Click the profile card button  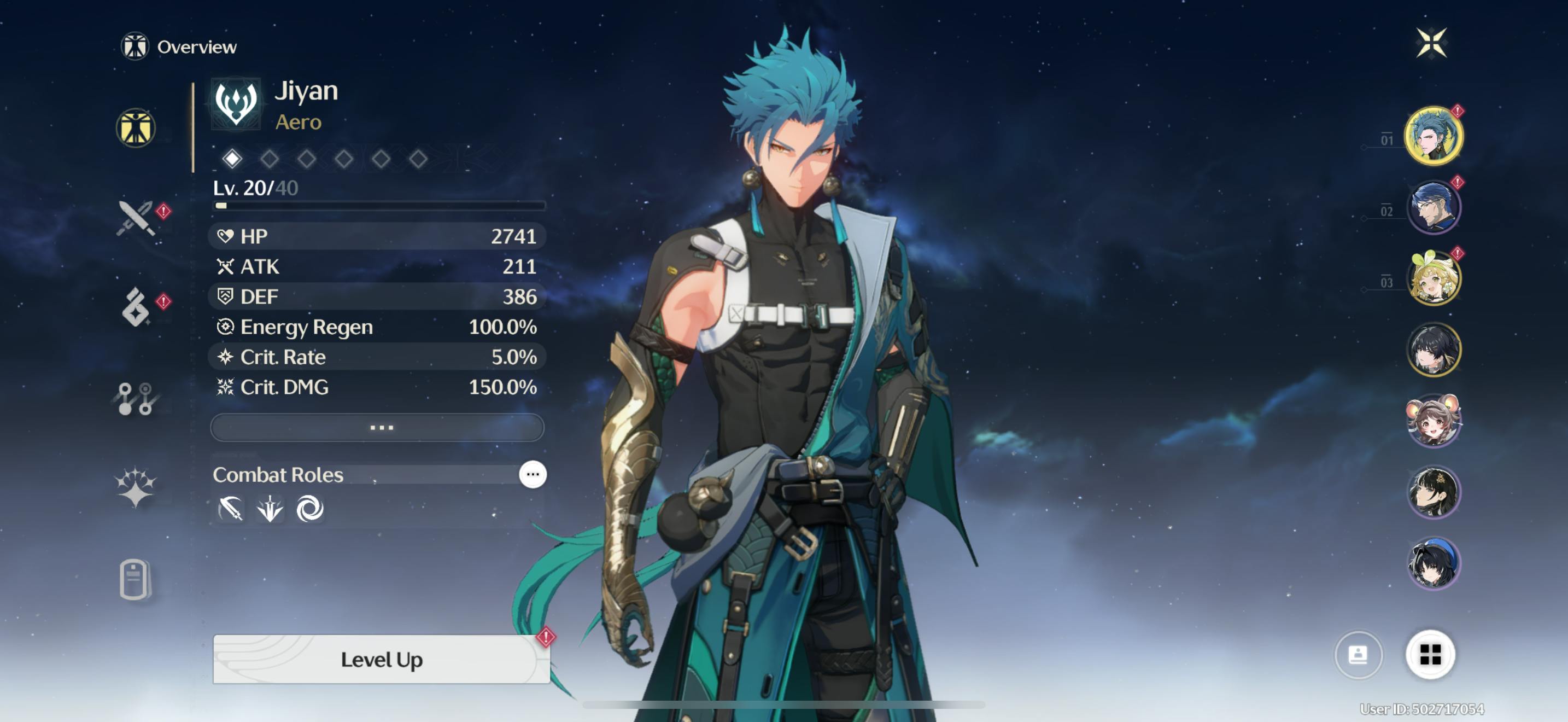click(1358, 654)
